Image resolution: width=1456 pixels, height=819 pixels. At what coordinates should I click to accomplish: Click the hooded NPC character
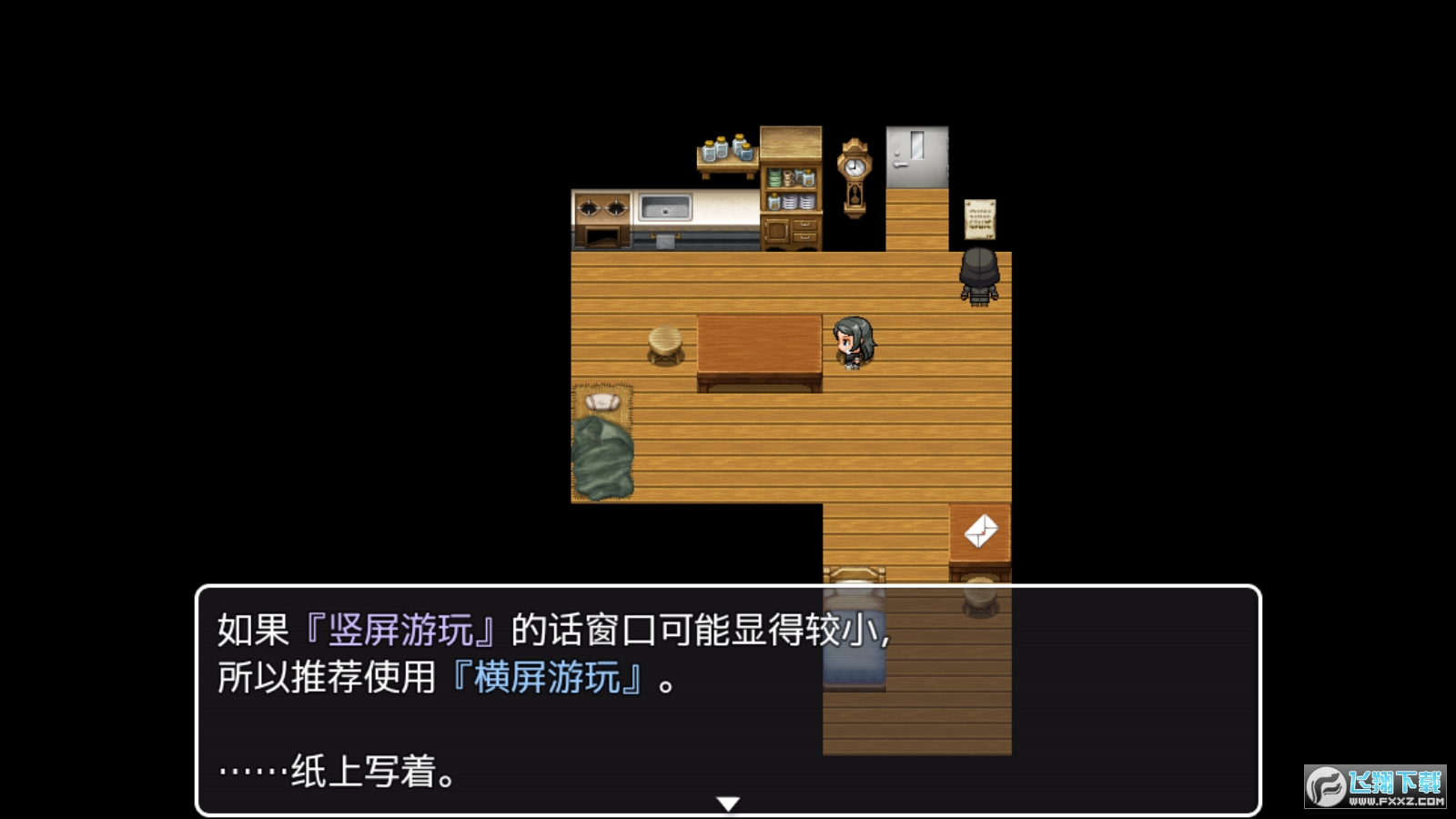(980, 278)
